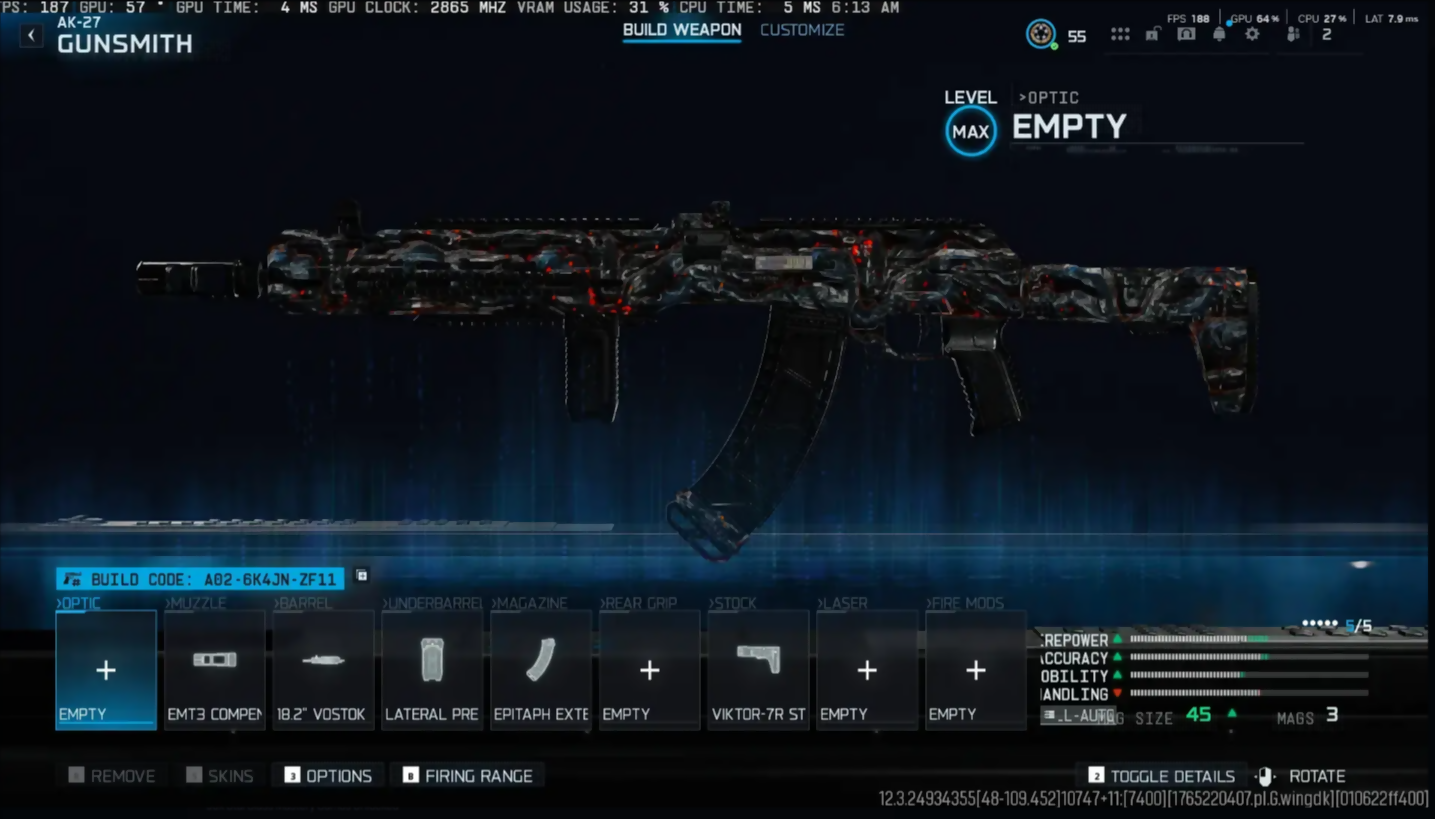This screenshot has height=819, width=1435.
Task: Copy the build code with the icon
Action: [362, 576]
